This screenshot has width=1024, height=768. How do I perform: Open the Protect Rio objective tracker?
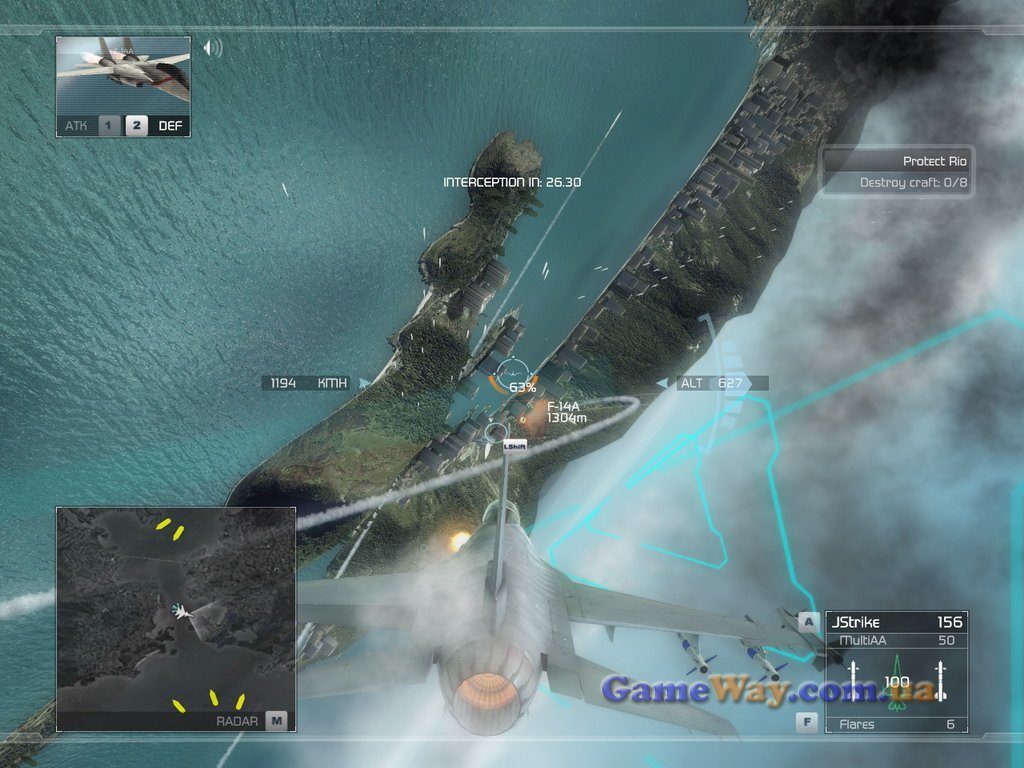897,171
